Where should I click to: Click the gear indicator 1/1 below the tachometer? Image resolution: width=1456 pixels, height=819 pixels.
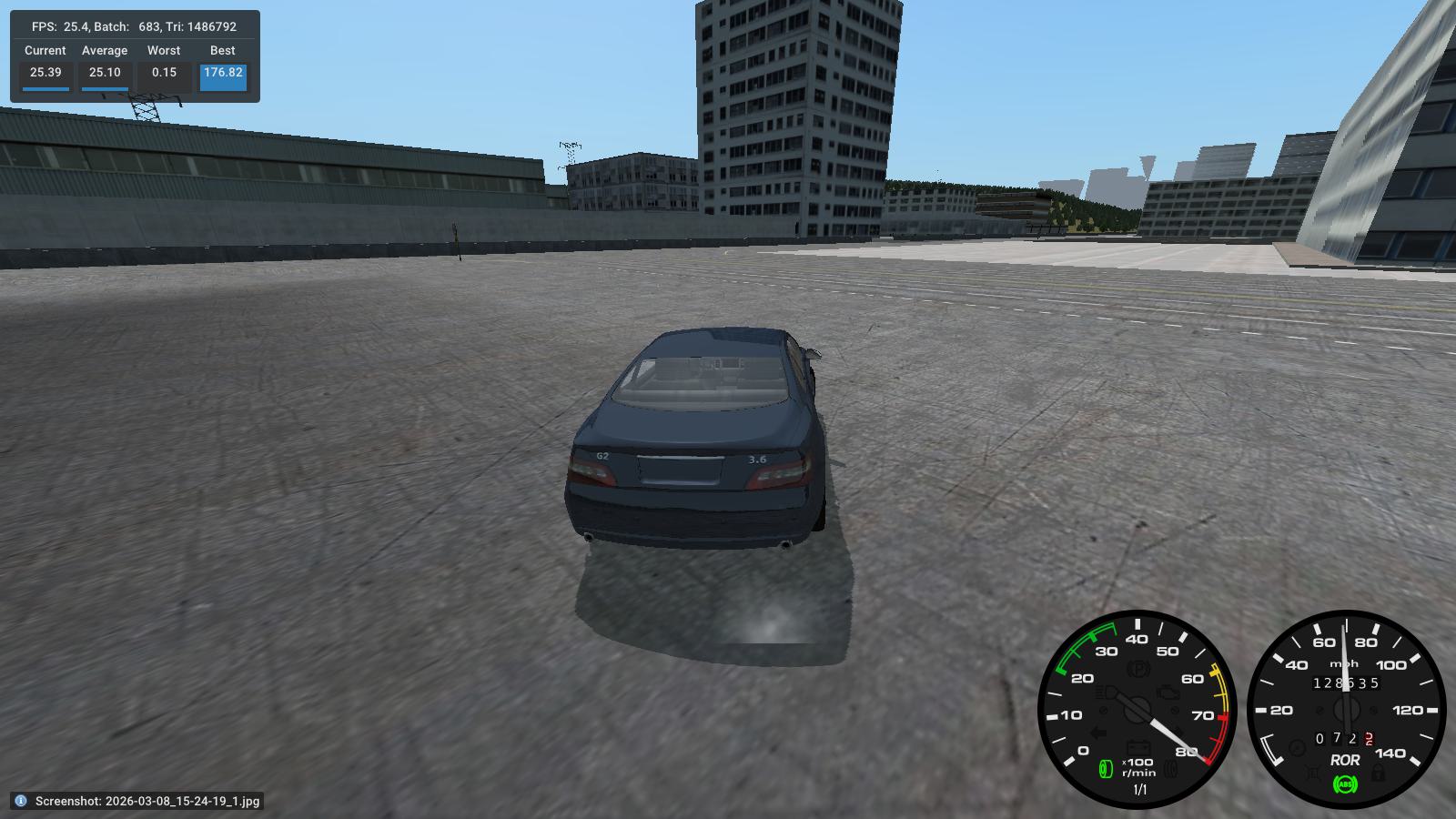1140,788
